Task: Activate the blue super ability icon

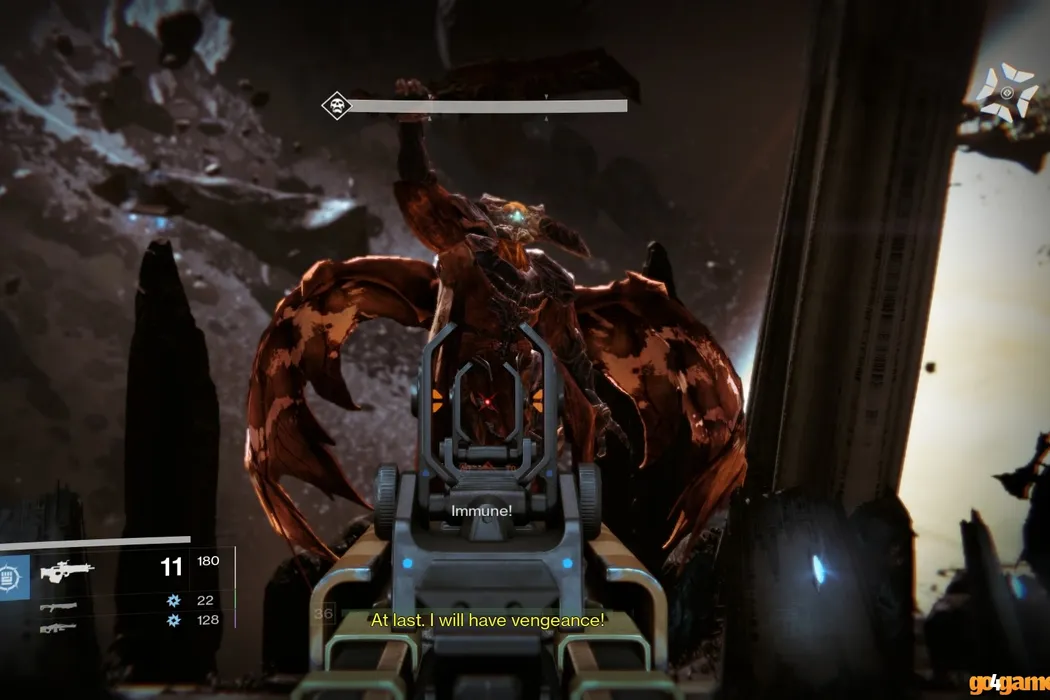Action: tap(13, 577)
